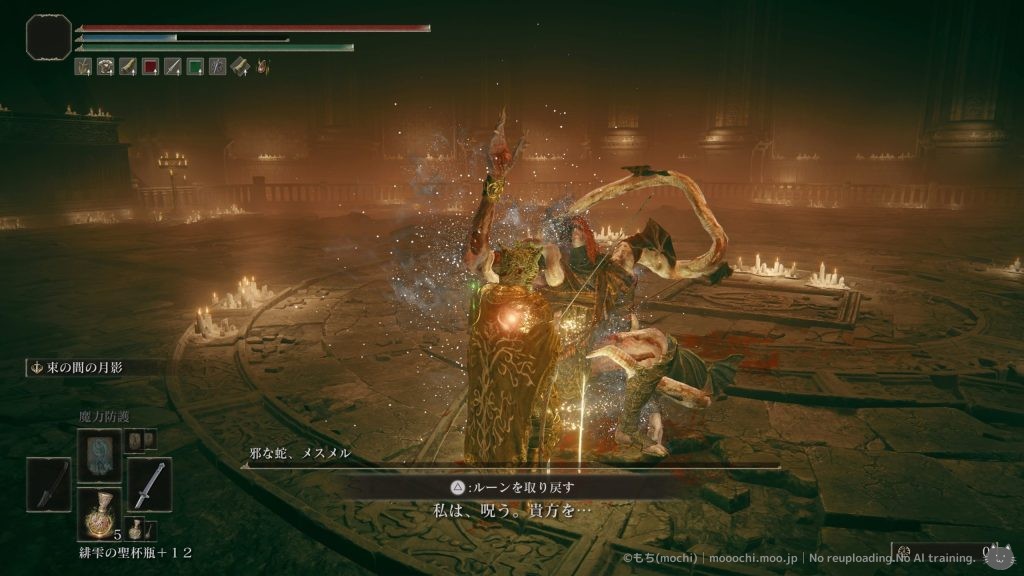The height and width of the screenshot is (576, 1024).
Task: Click the left-hand curved blade weapon slot
Action: [x=49, y=485]
